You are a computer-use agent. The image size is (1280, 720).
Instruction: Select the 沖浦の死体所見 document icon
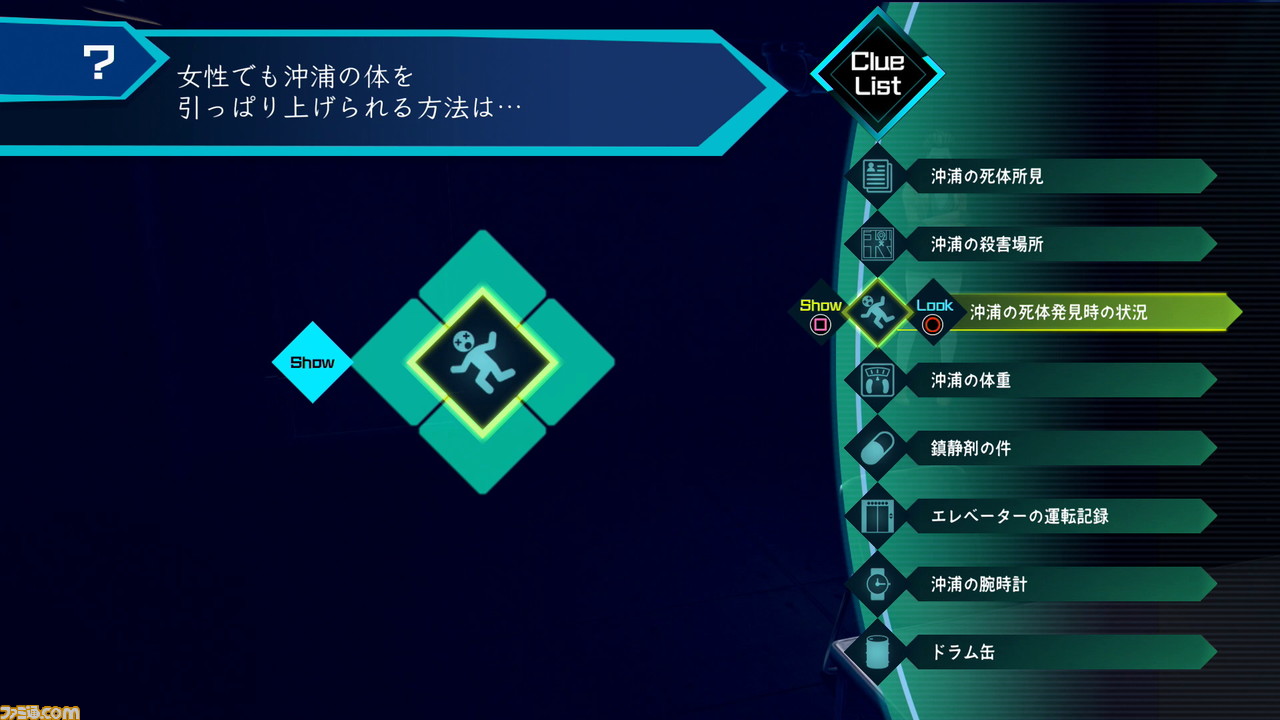(x=878, y=176)
